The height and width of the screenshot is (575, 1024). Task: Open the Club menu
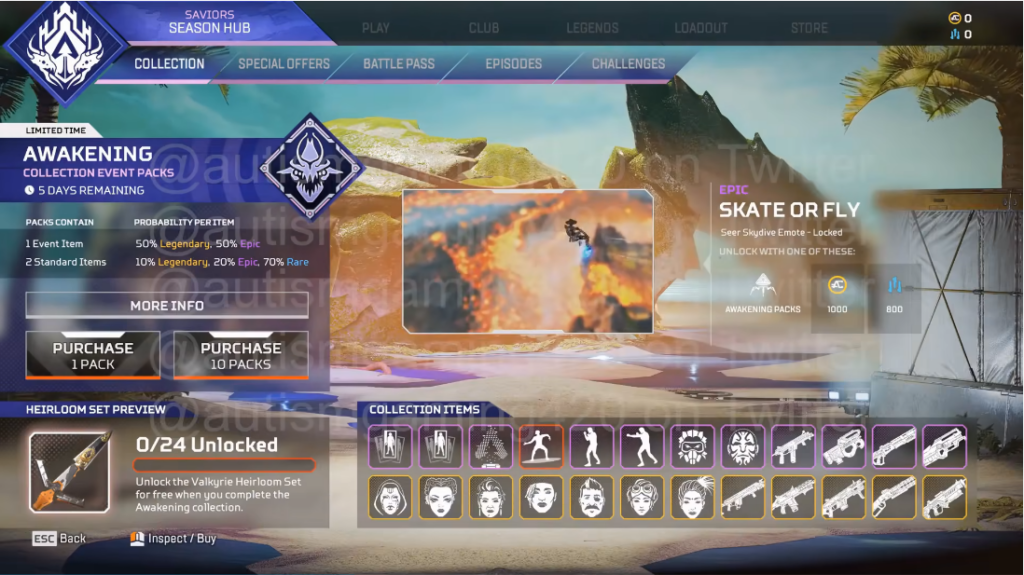(484, 28)
